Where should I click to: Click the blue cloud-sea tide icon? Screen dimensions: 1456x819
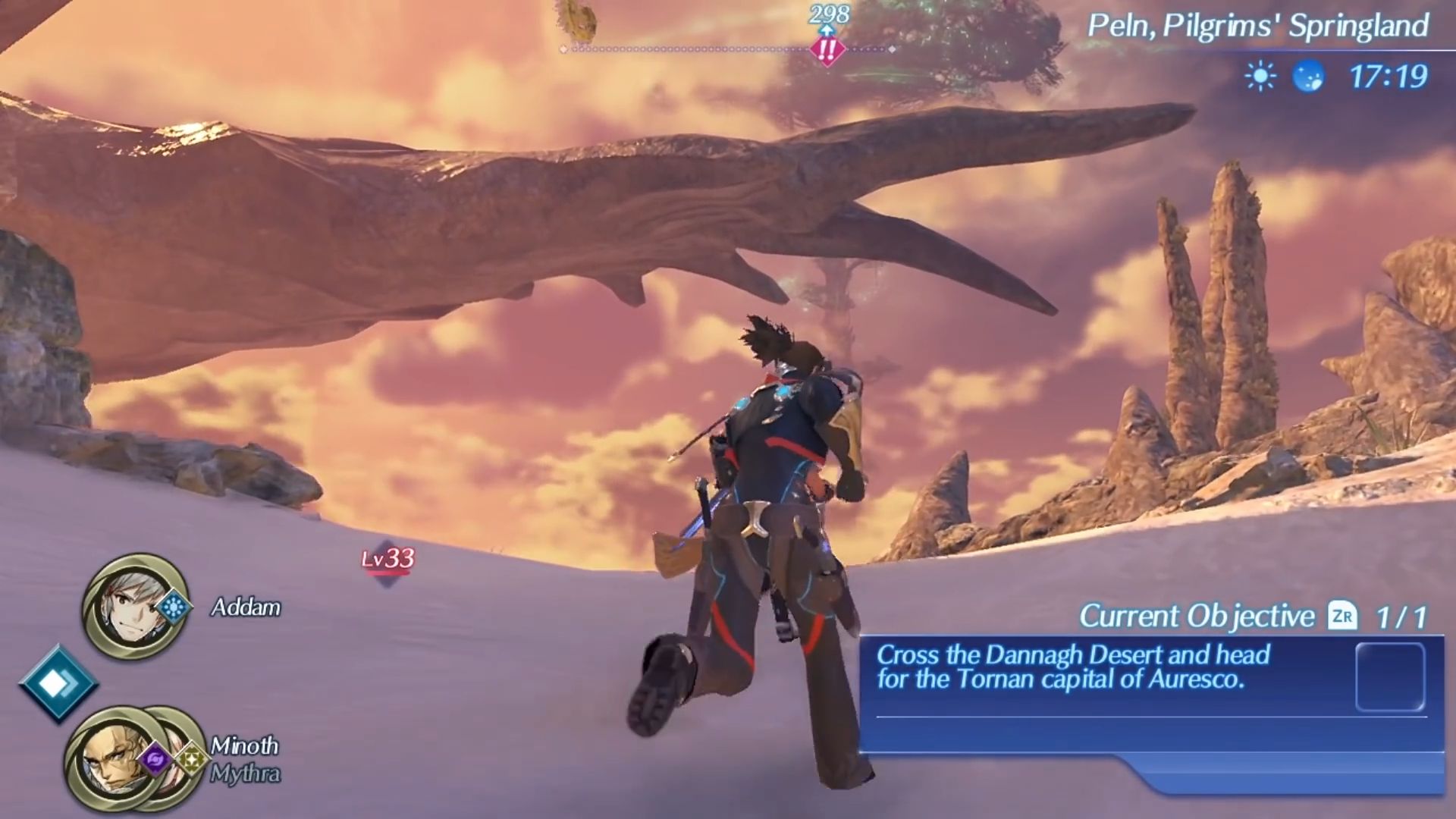point(1308,77)
